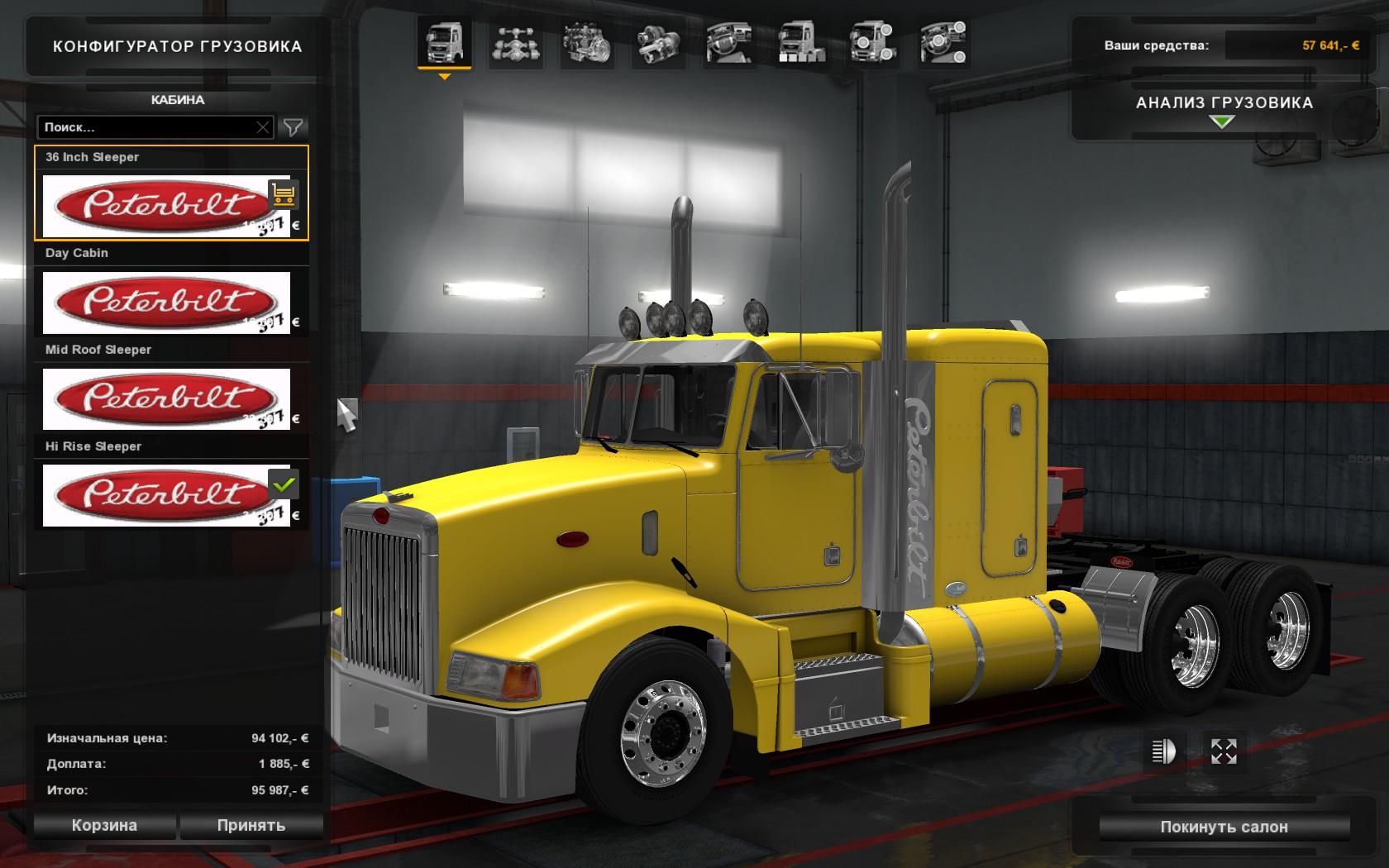Clear the search box with the X

262,127
